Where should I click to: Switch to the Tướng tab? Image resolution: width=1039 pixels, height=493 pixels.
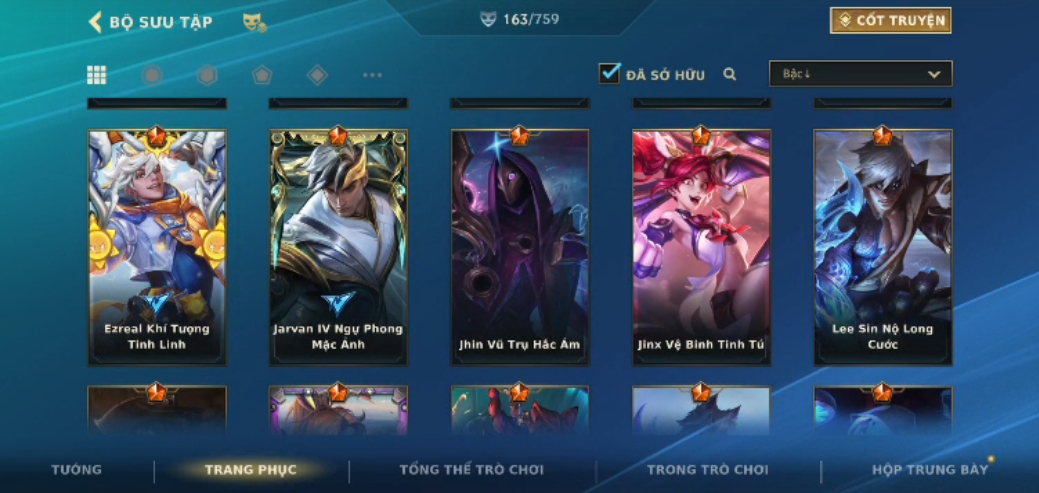click(x=77, y=470)
